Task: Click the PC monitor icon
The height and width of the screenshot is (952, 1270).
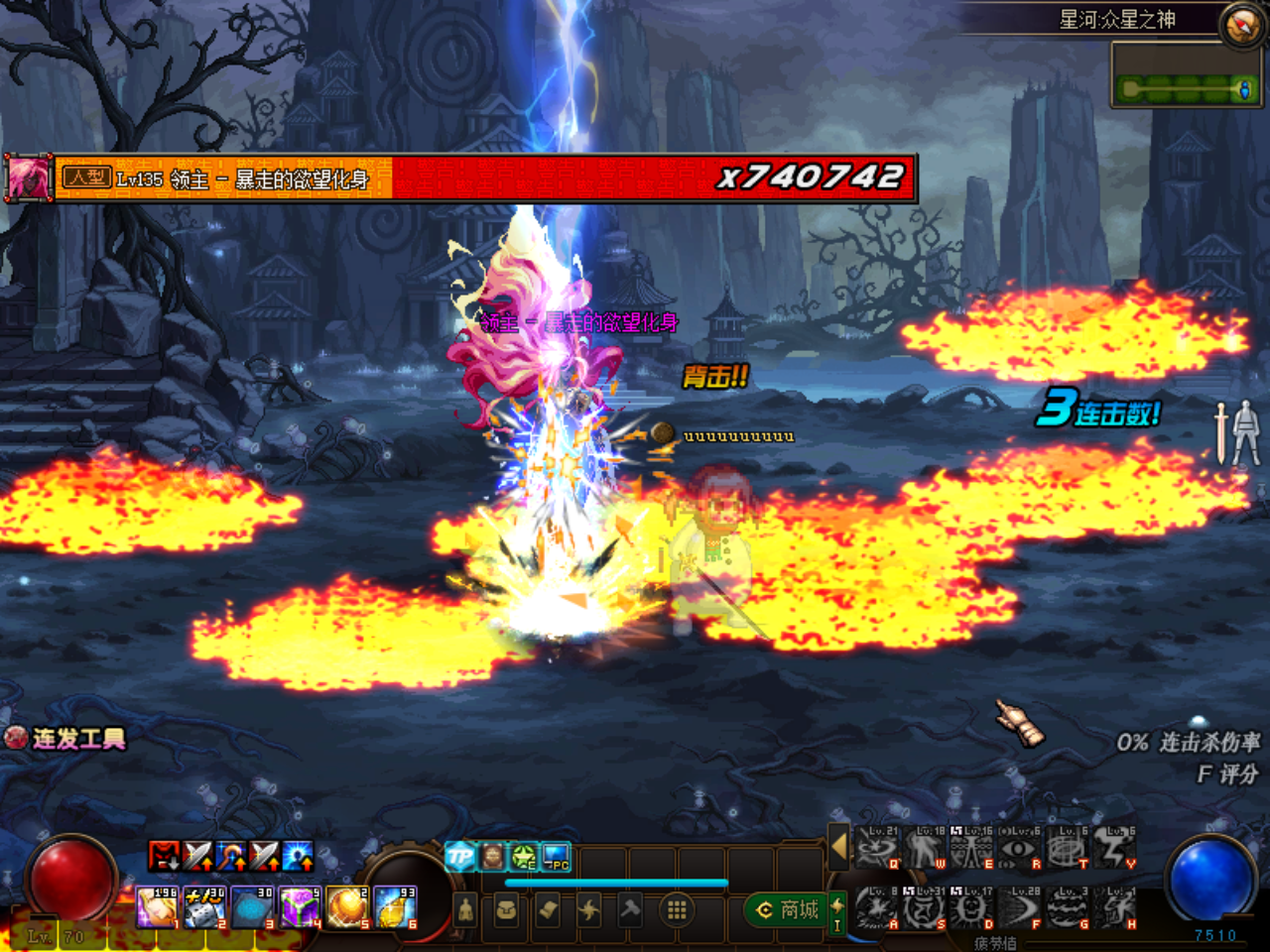Action: pos(556,856)
